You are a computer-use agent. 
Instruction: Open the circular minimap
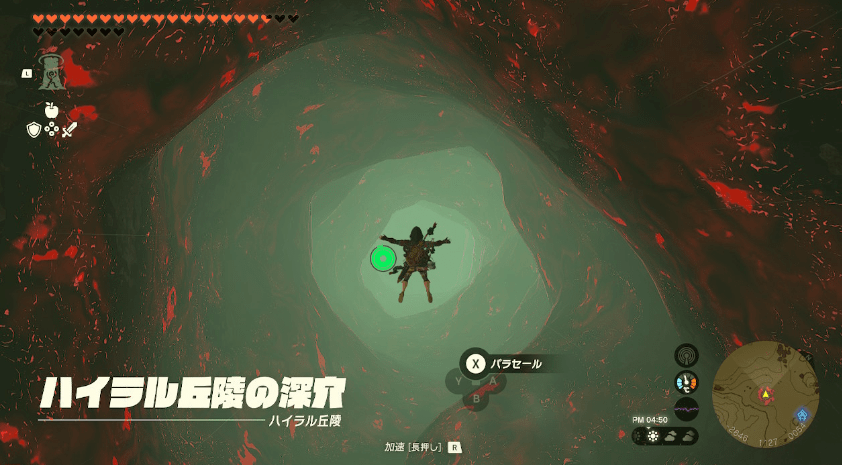click(765, 393)
